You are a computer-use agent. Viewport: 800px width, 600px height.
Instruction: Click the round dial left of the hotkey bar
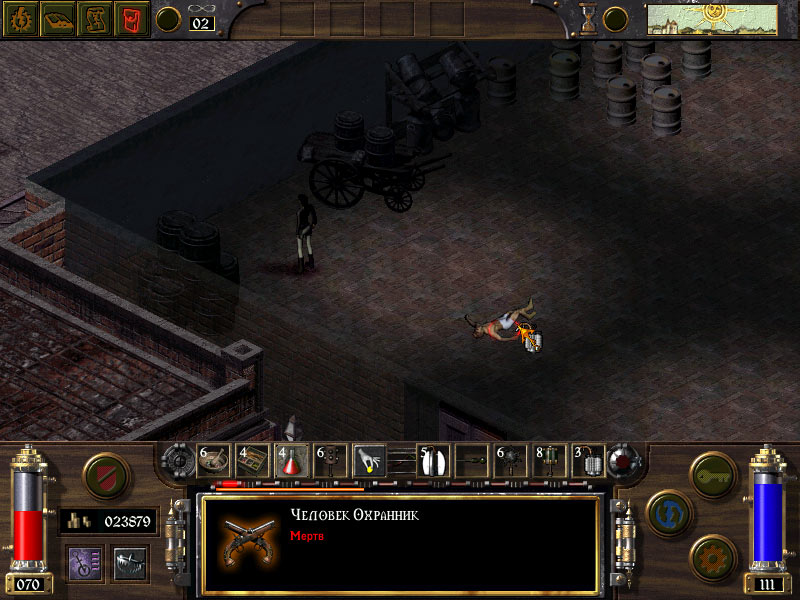(180, 461)
